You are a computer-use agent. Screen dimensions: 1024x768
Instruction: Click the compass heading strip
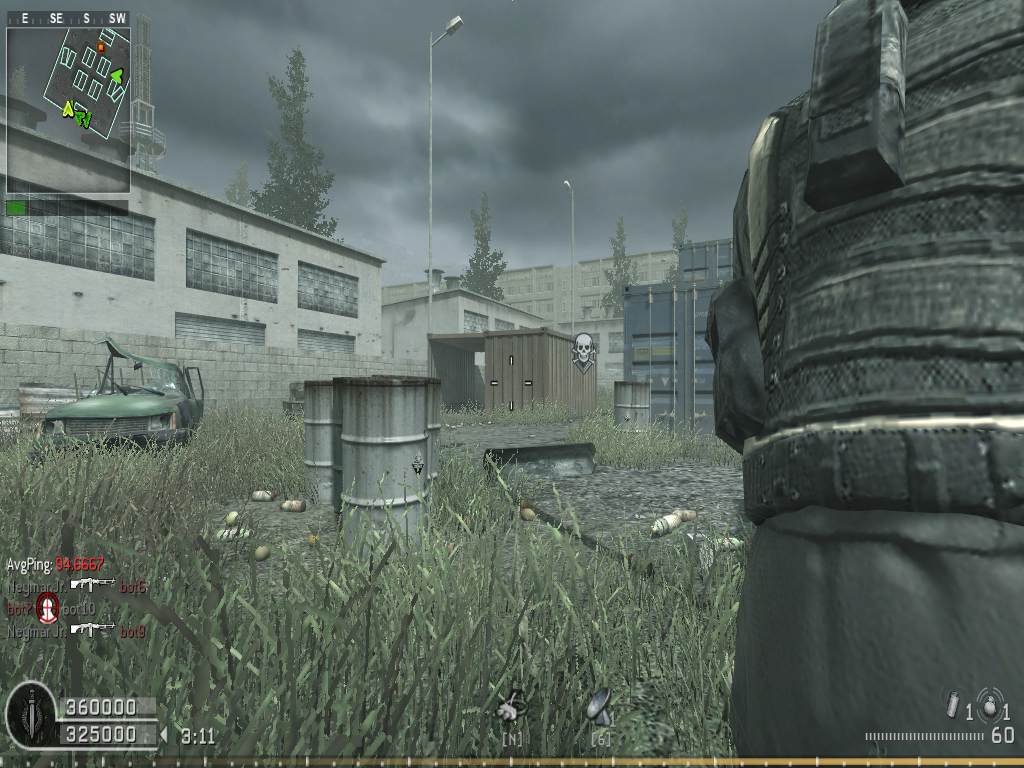coord(68,19)
